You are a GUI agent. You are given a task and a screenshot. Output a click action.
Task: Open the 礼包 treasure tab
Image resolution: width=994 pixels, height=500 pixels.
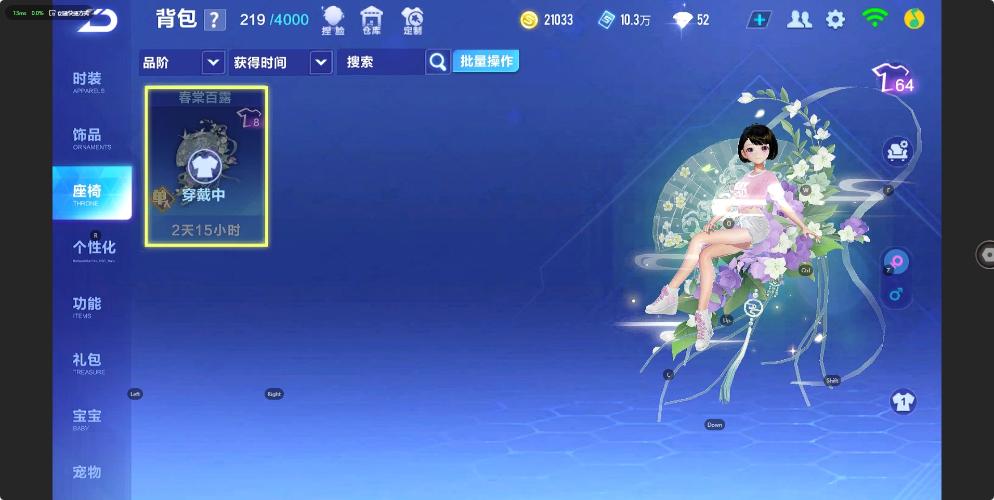pos(88,361)
